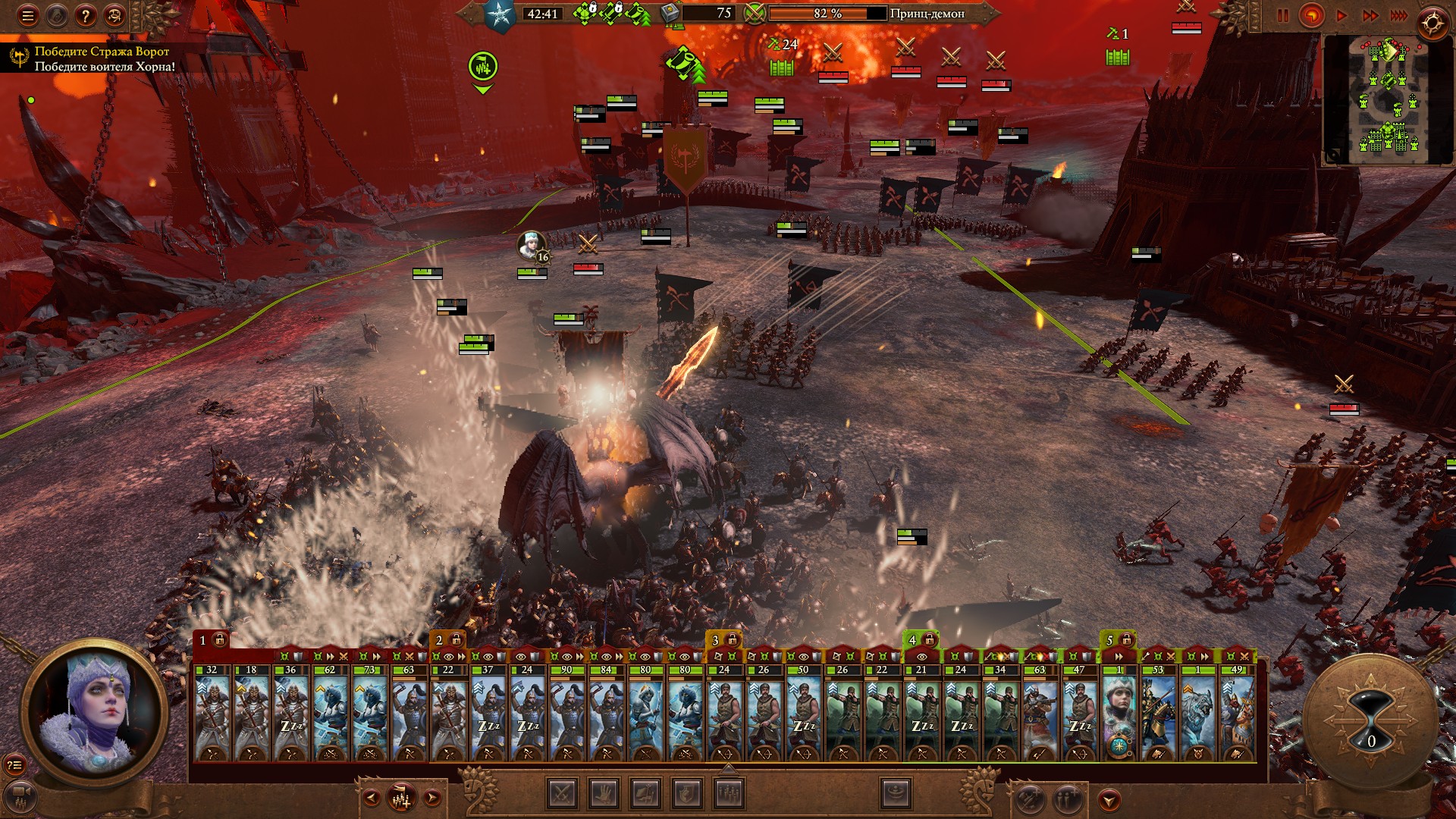The image size is (1456, 819).
Task: Toggle melee mode crossed-swords button
Action: pos(562,794)
